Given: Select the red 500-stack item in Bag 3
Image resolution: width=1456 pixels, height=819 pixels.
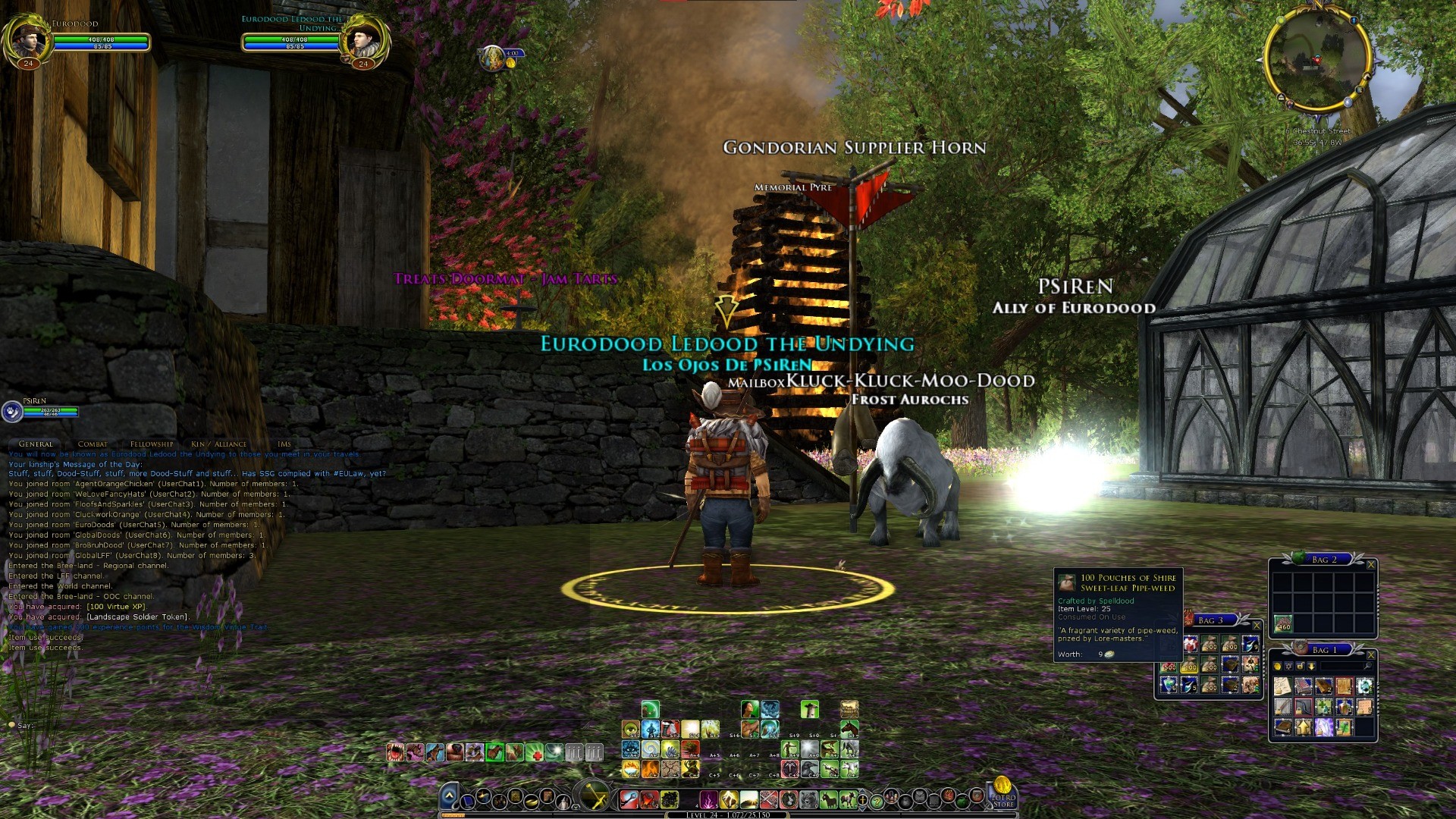Looking at the screenshot, I should pos(1169,666).
